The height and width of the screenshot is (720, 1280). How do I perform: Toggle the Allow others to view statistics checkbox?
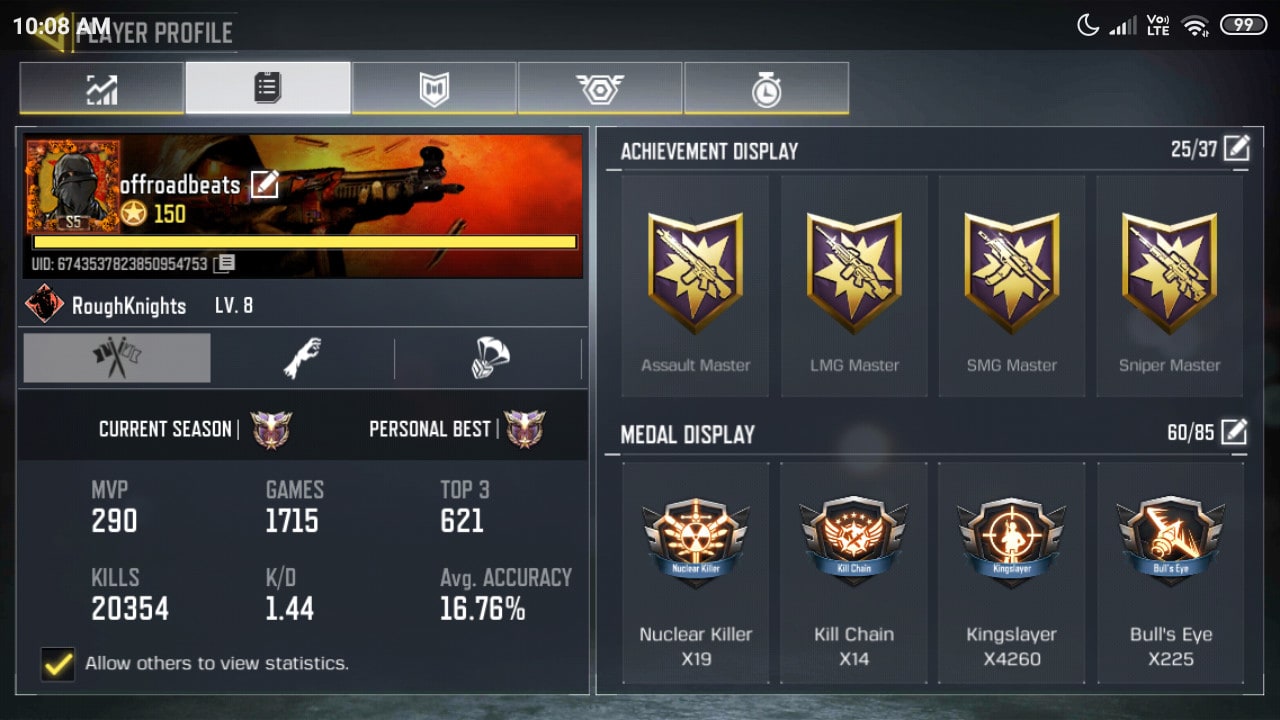58,663
